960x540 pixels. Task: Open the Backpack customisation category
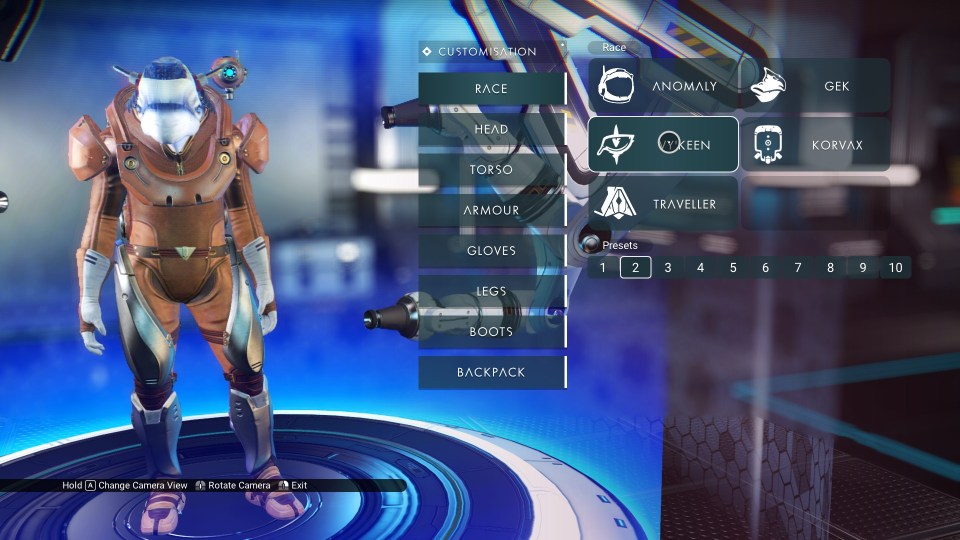pos(492,372)
